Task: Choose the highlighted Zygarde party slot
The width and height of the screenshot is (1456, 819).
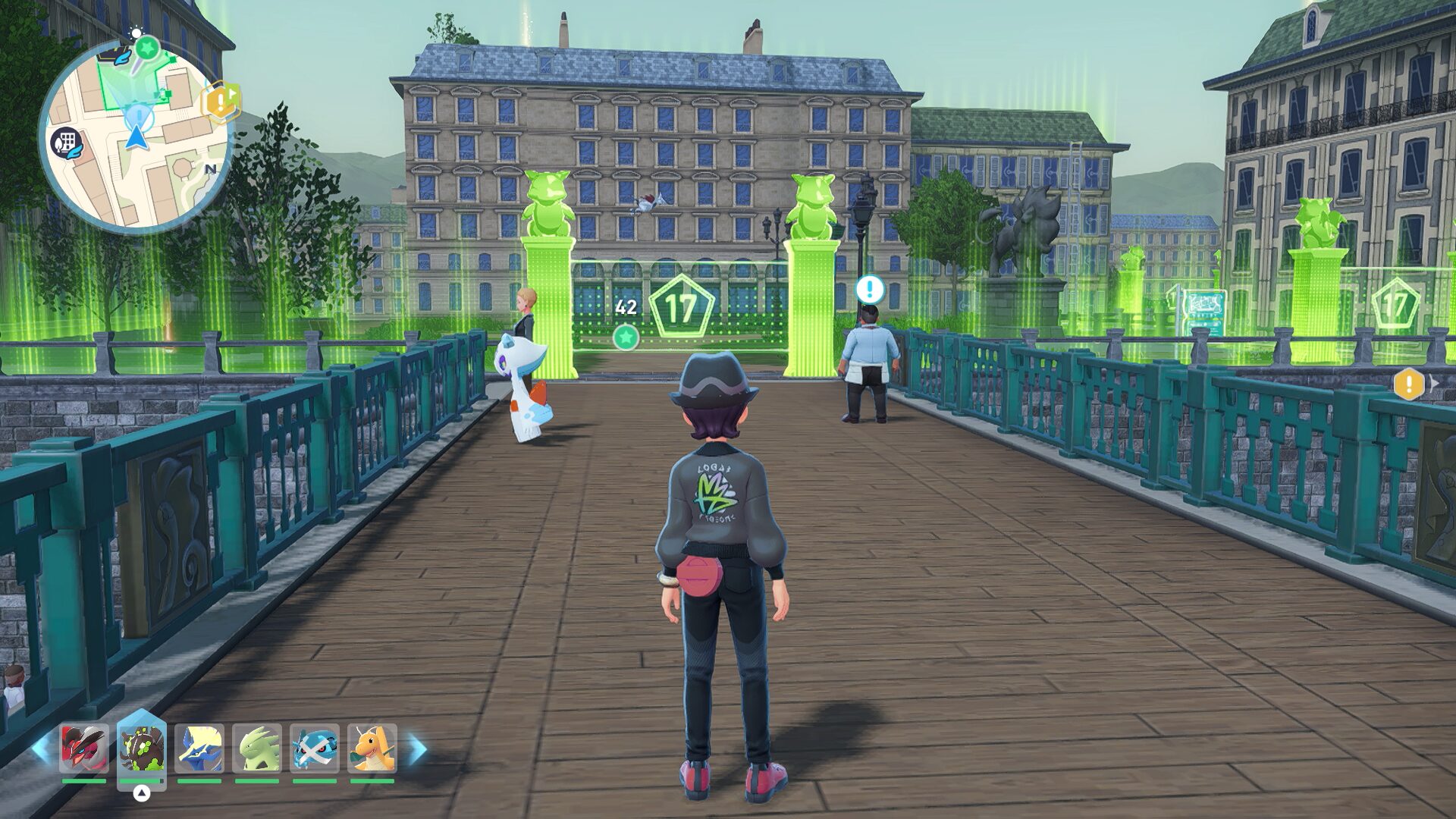Action: tap(142, 748)
